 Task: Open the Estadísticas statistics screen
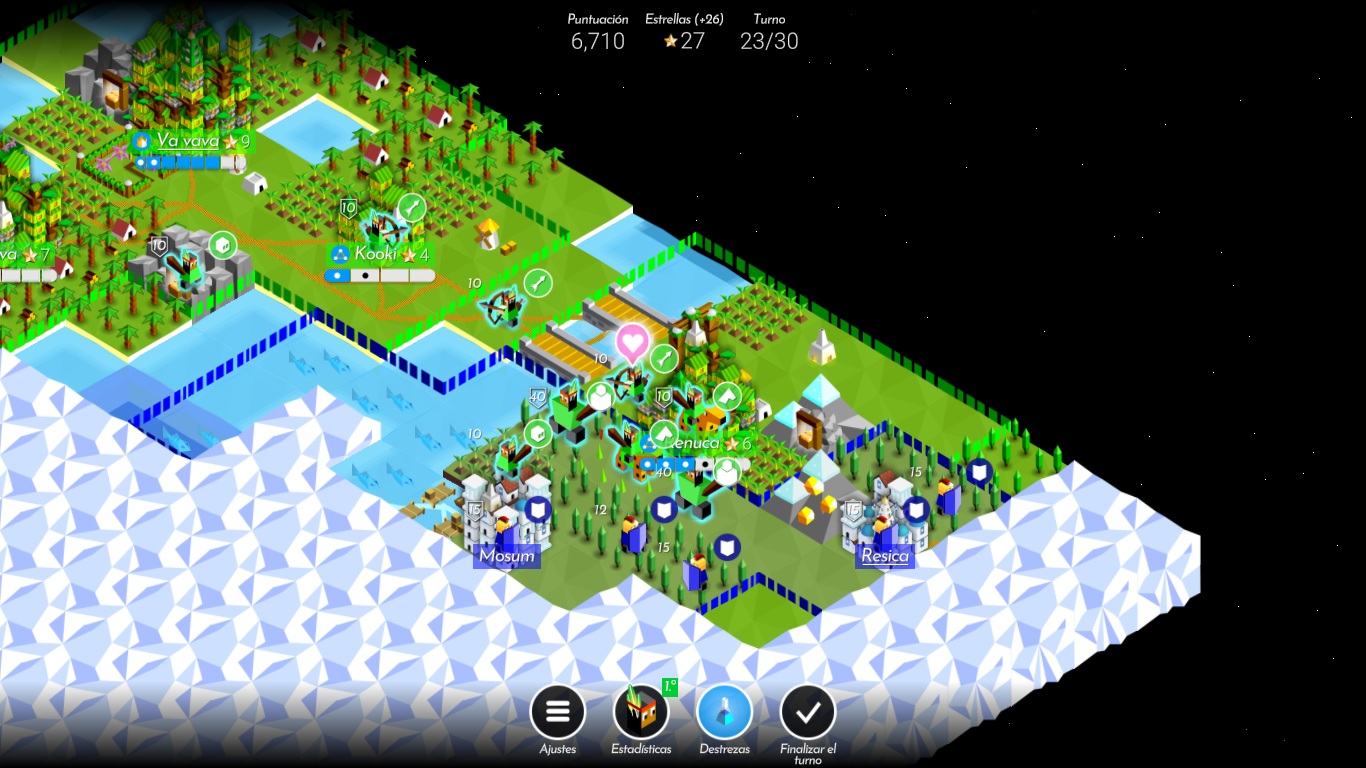click(641, 712)
